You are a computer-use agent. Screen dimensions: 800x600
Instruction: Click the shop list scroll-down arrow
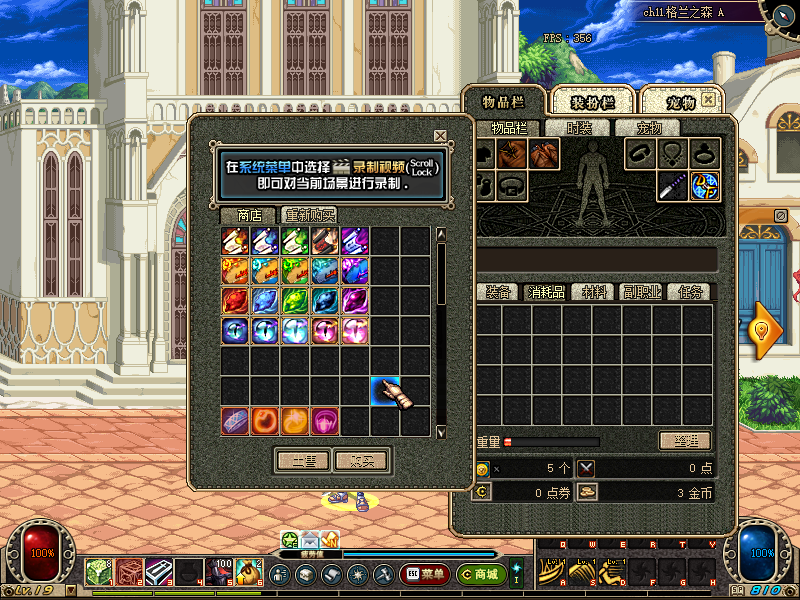click(x=441, y=432)
